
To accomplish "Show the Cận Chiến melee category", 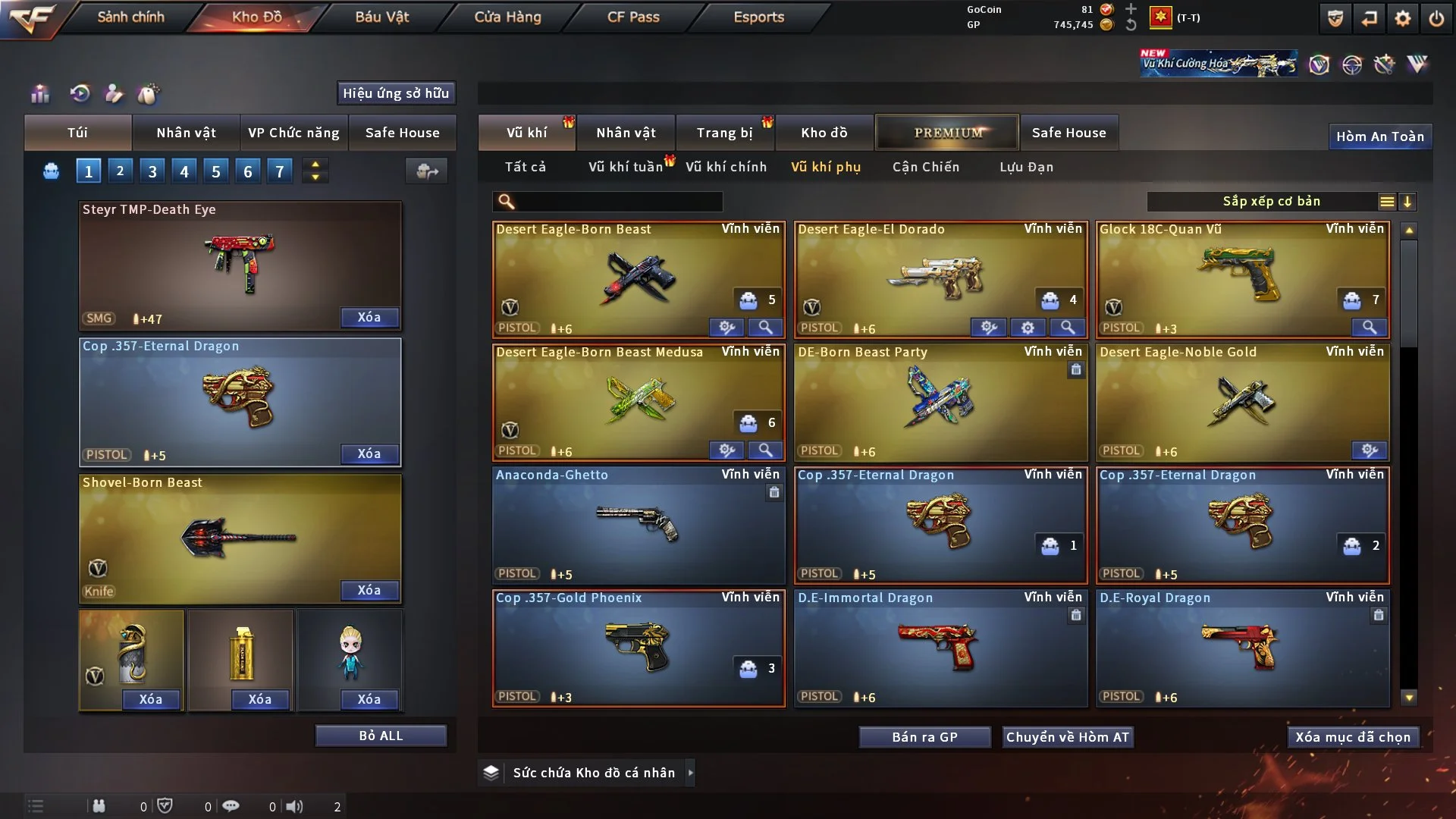I will tap(925, 167).
